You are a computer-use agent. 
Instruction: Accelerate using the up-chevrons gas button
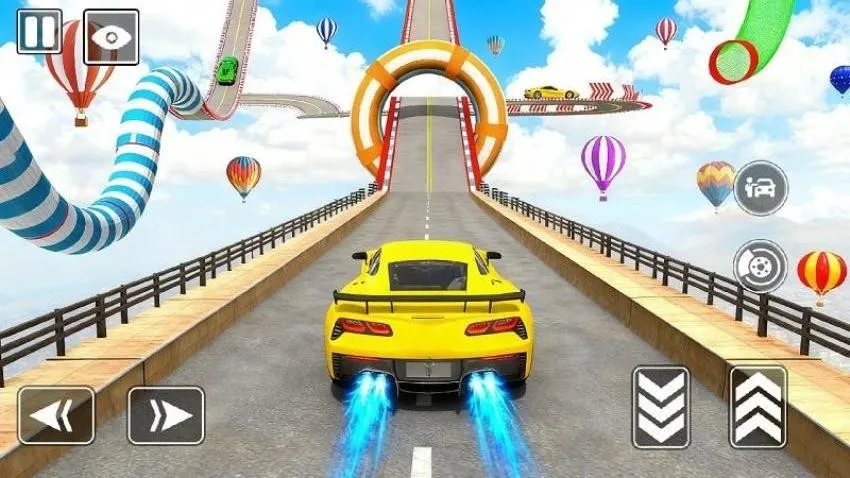point(758,407)
